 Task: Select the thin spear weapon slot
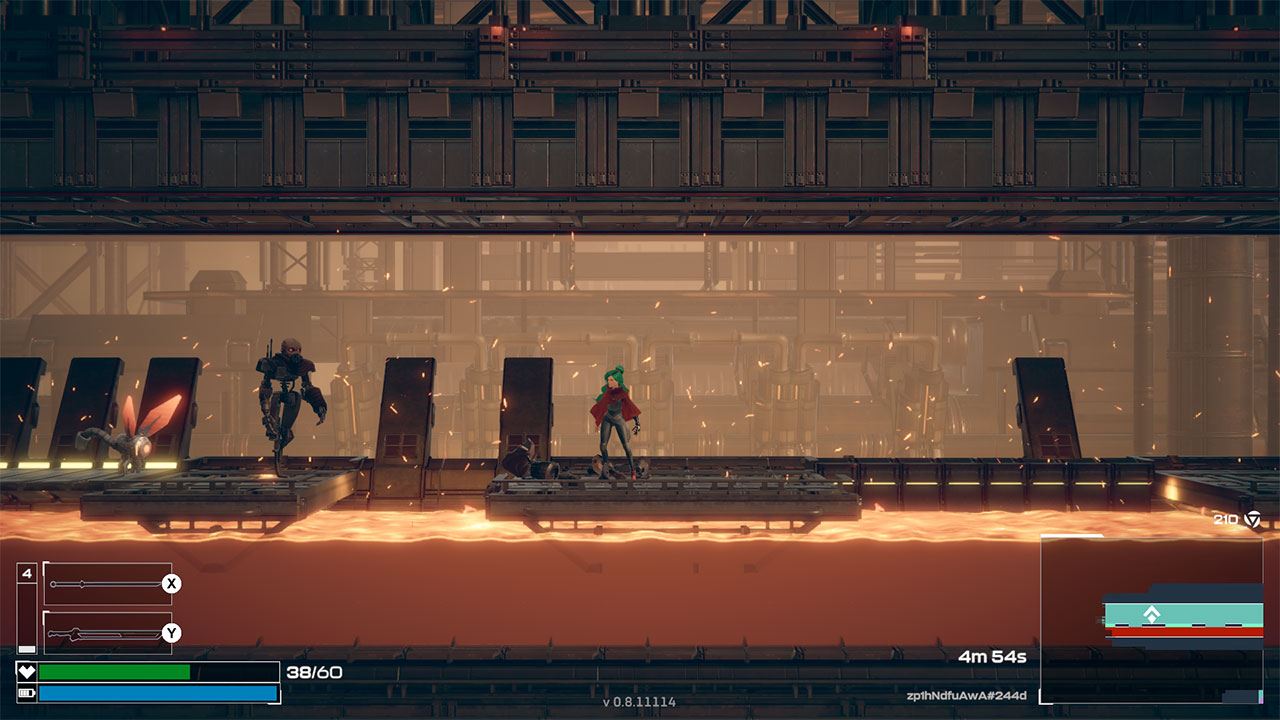pyautogui.click(x=107, y=584)
